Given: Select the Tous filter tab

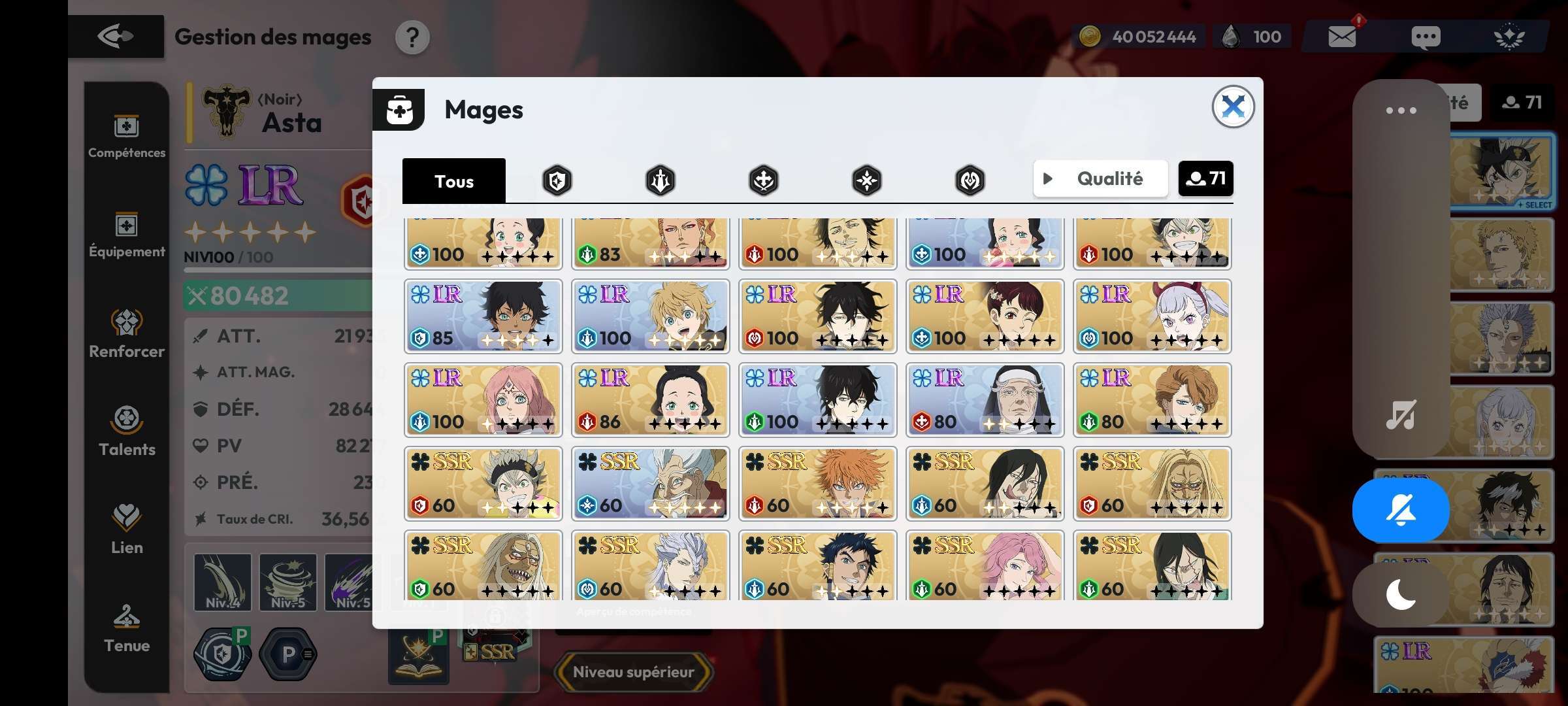Looking at the screenshot, I should [453, 180].
